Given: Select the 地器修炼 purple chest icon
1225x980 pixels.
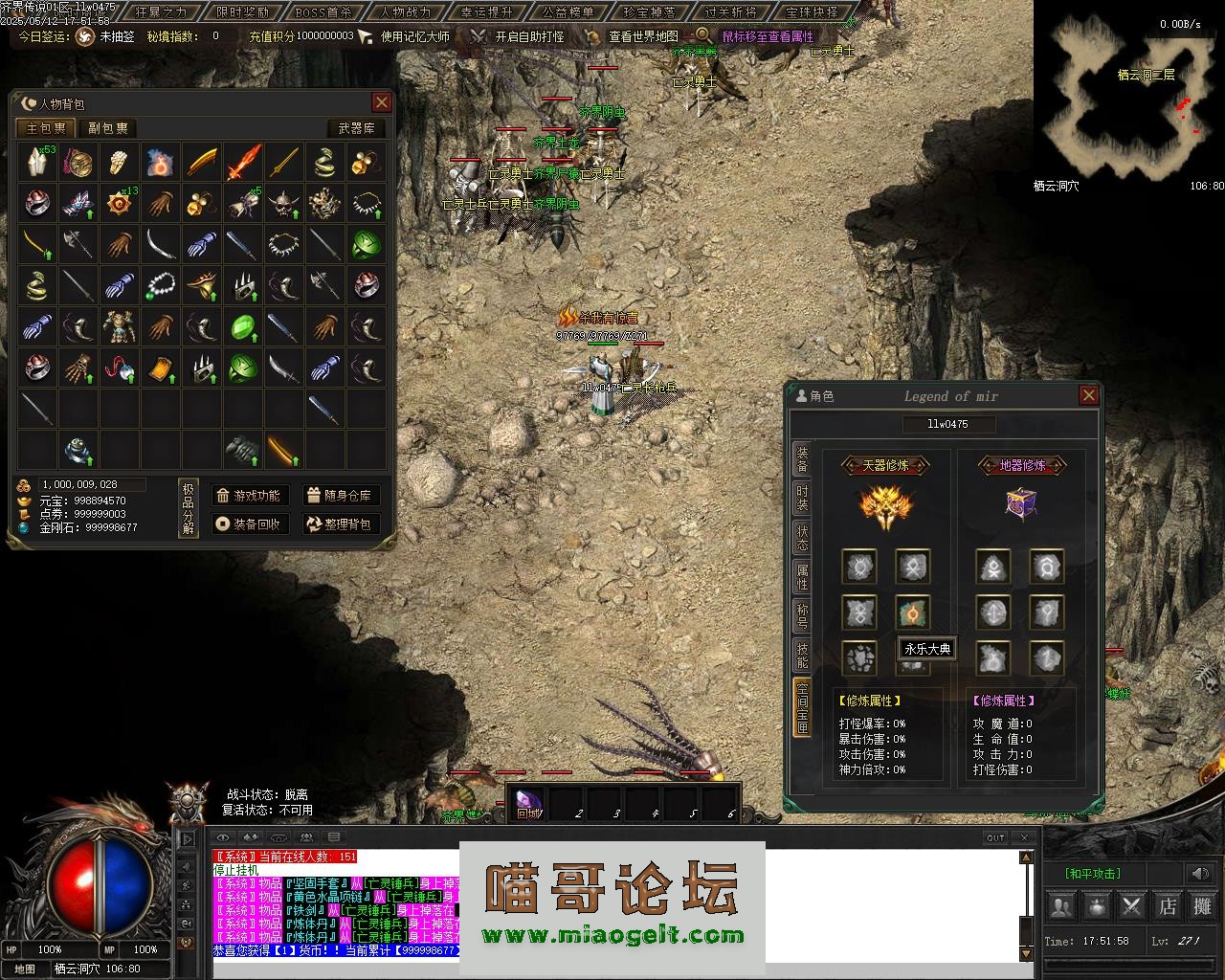Looking at the screenshot, I should click(x=1021, y=503).
